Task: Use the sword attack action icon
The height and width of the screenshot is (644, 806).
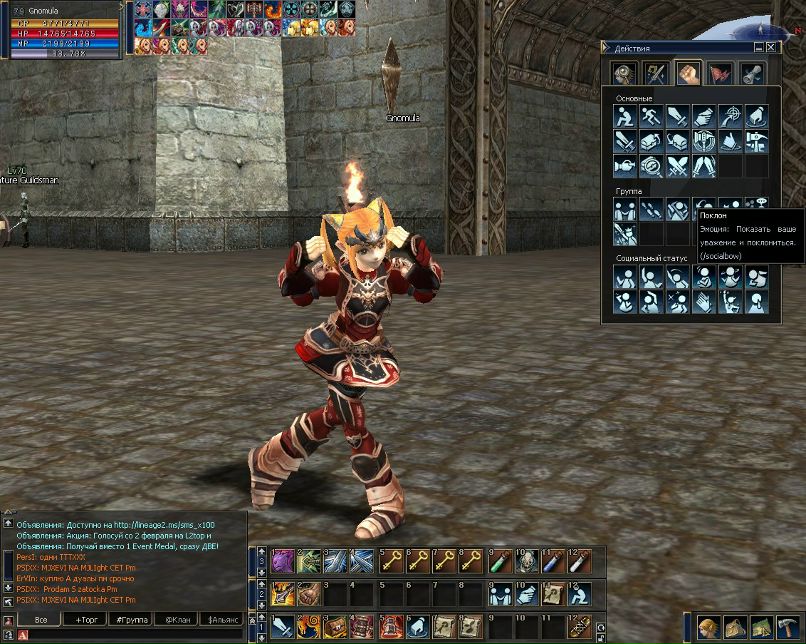Action: (677, 116)
